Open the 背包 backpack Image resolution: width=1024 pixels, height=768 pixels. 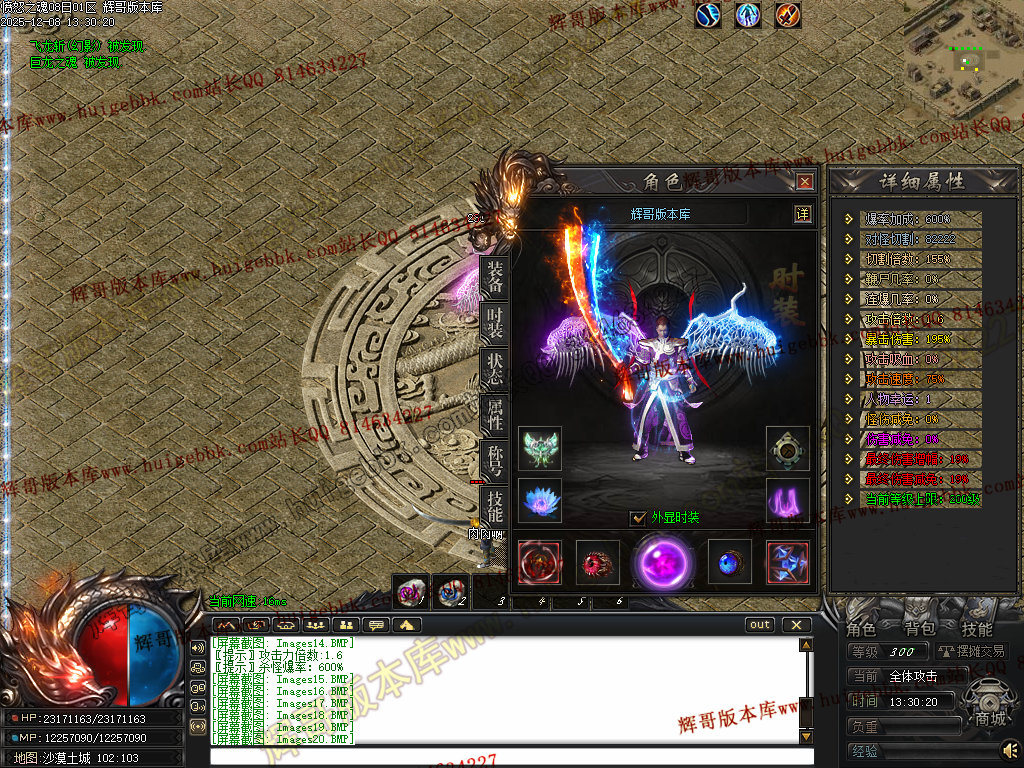[x=919, y=629]
